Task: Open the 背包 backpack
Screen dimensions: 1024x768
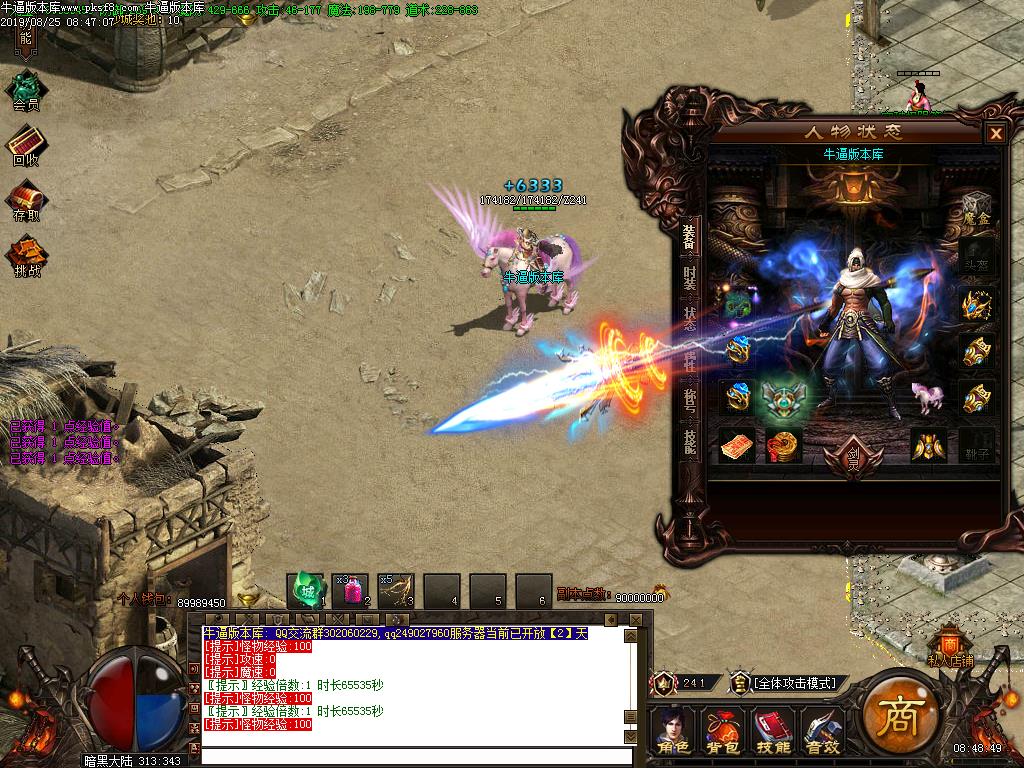Action: 722,731
